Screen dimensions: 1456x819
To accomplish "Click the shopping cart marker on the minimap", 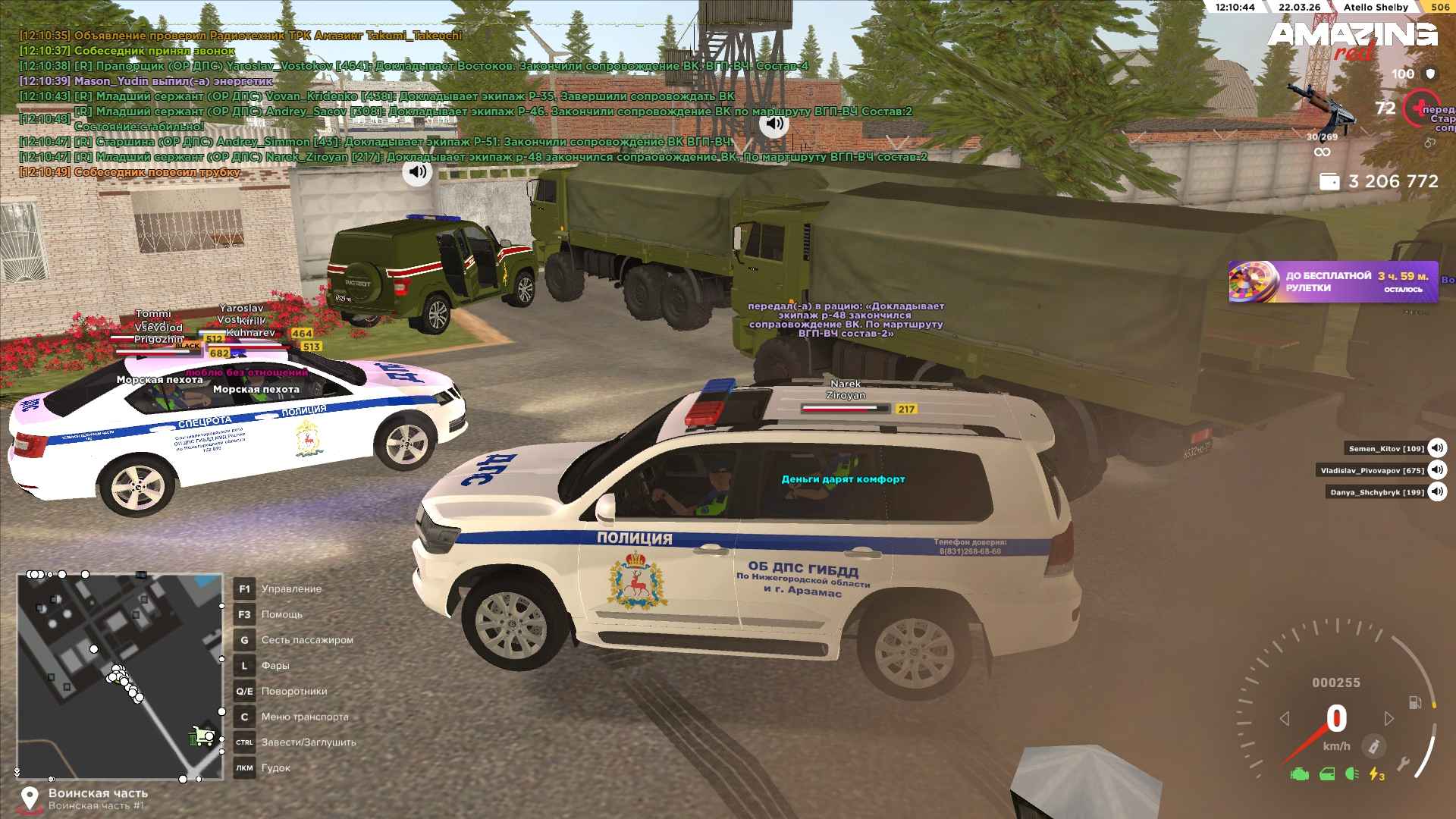I will [x=201, y=736].
